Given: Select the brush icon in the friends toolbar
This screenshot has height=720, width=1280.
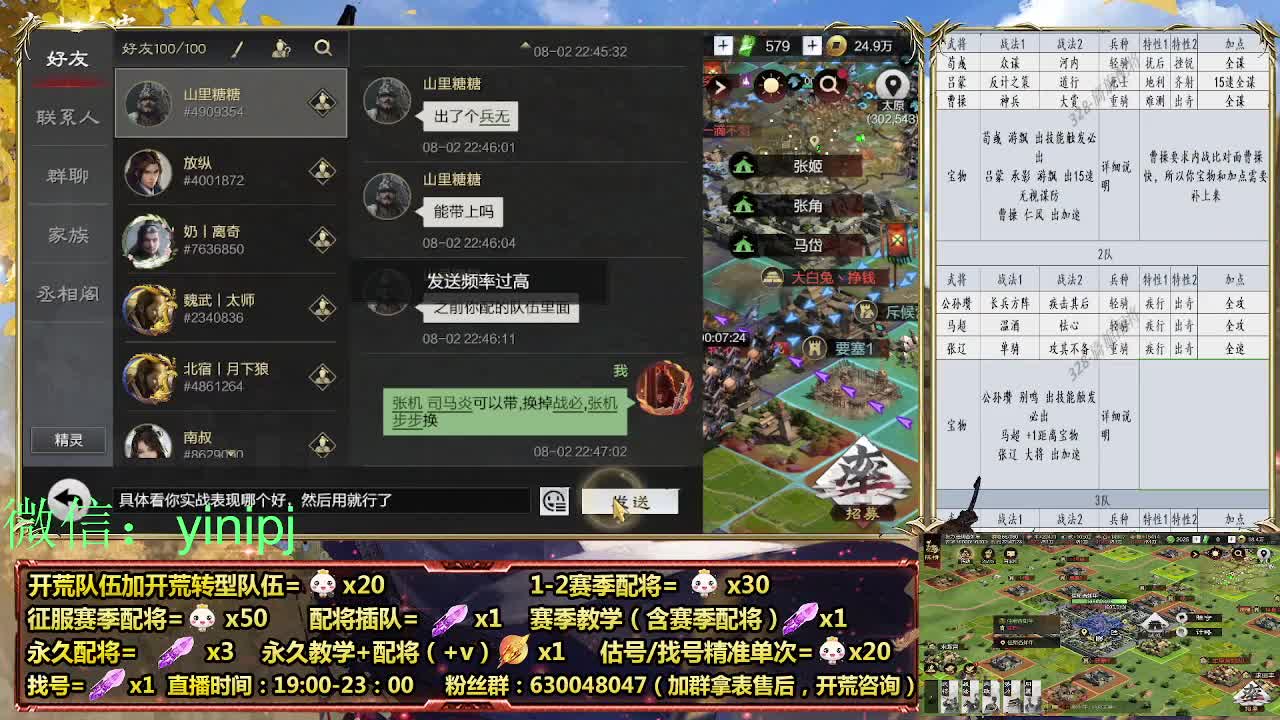Looking at the screenshot, I should point(237,48).
